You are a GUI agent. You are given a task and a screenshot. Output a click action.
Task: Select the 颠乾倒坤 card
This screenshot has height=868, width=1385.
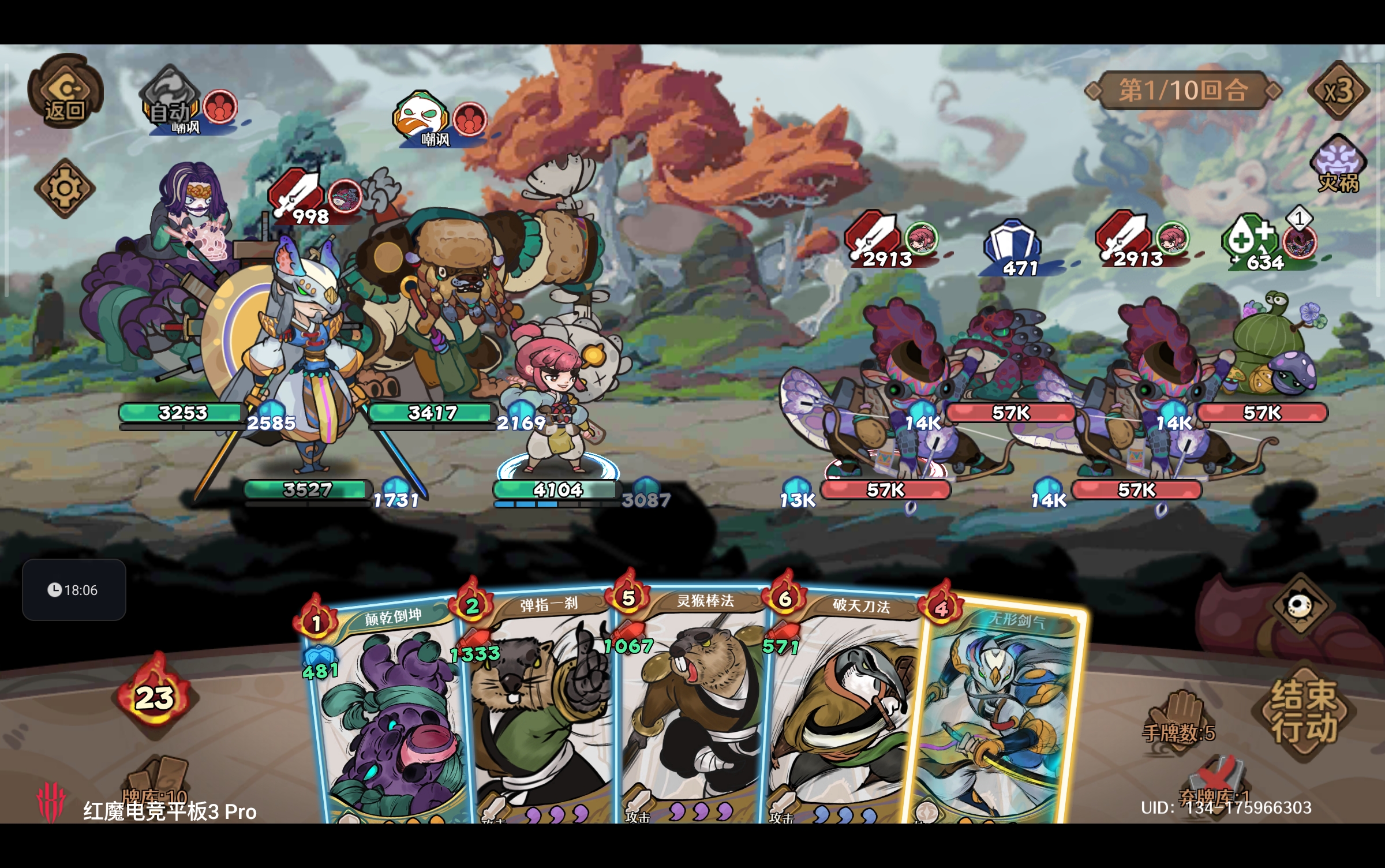[x=387, y=716]
